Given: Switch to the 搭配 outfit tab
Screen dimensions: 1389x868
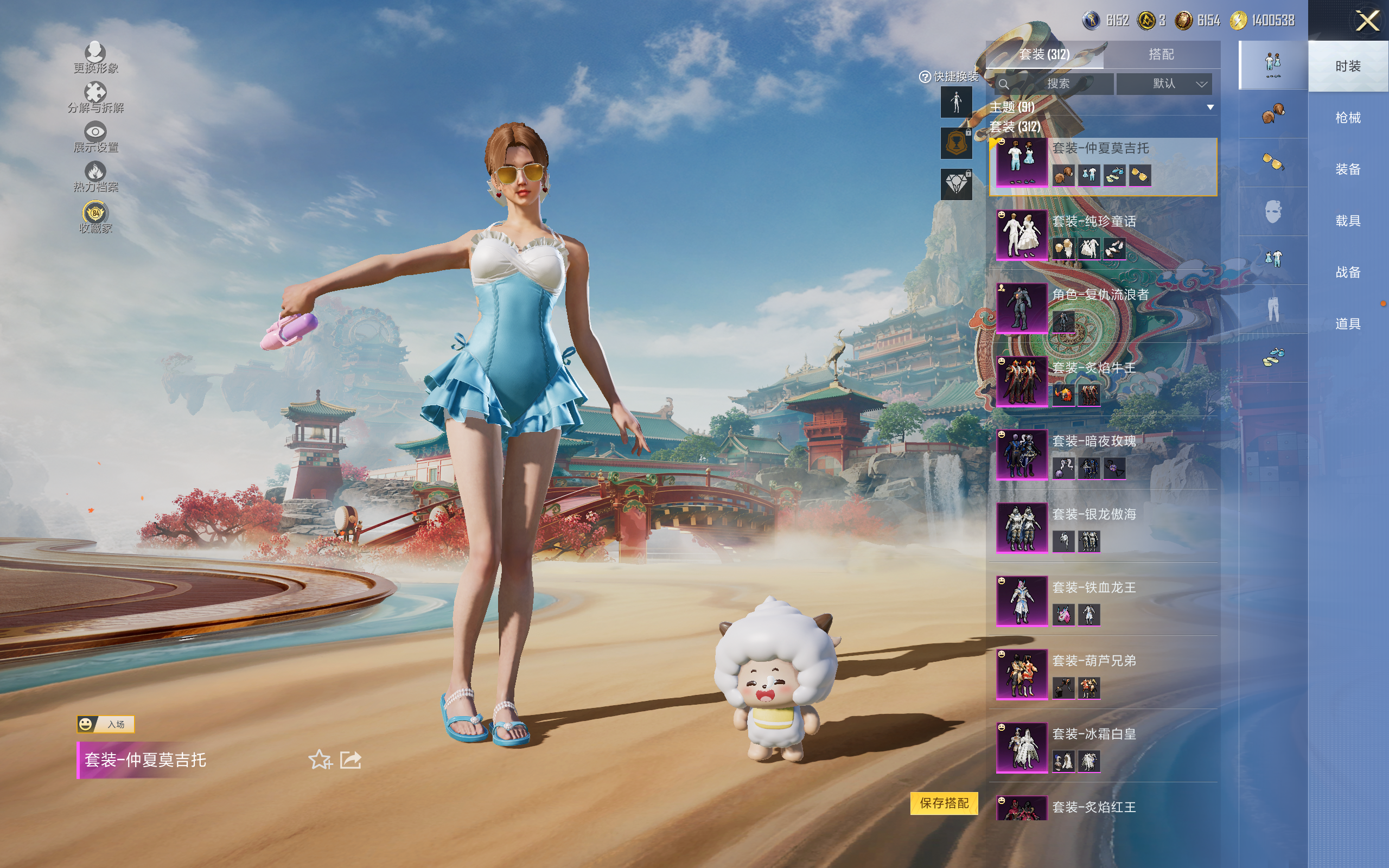Looking at the screenshot, I should tap(1161, 55).
